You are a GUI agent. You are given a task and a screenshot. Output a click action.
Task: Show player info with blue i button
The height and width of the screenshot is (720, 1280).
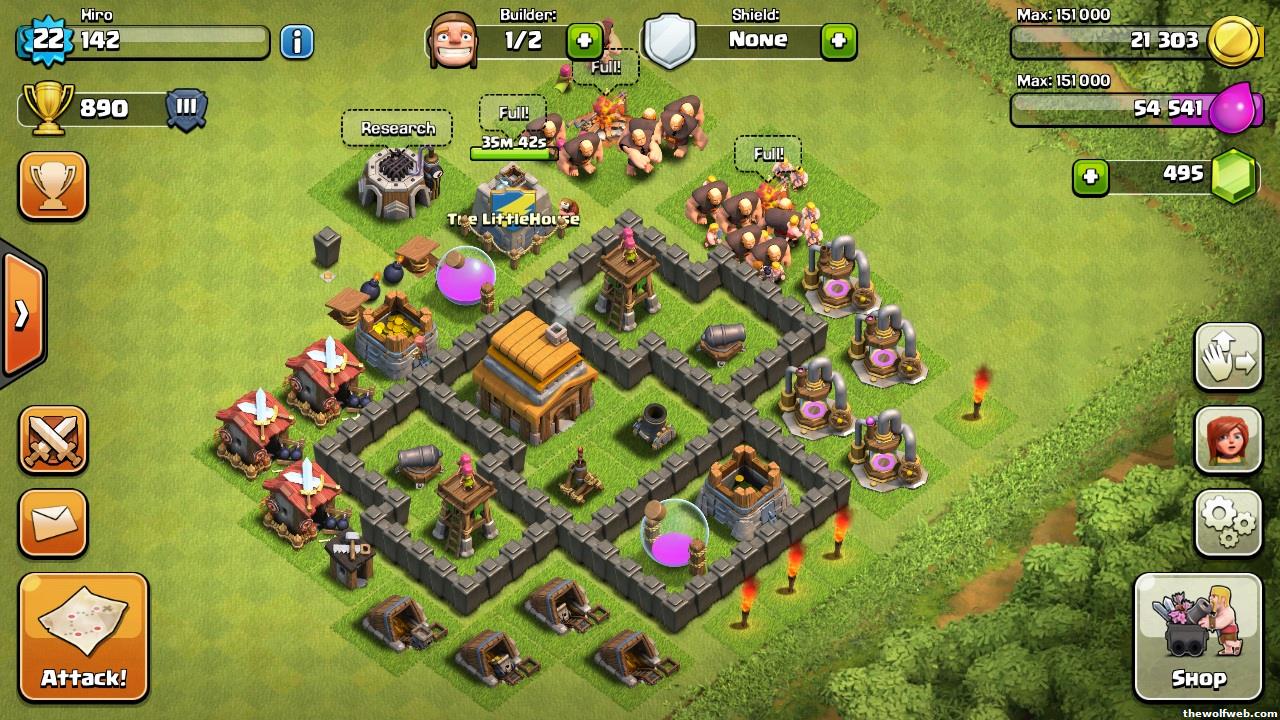pos(296,41)
